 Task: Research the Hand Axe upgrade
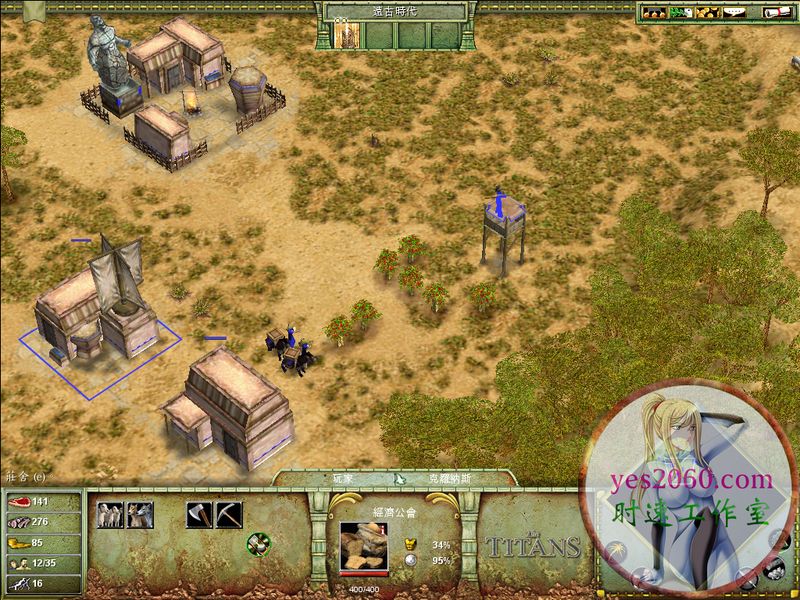coord(199,515)
